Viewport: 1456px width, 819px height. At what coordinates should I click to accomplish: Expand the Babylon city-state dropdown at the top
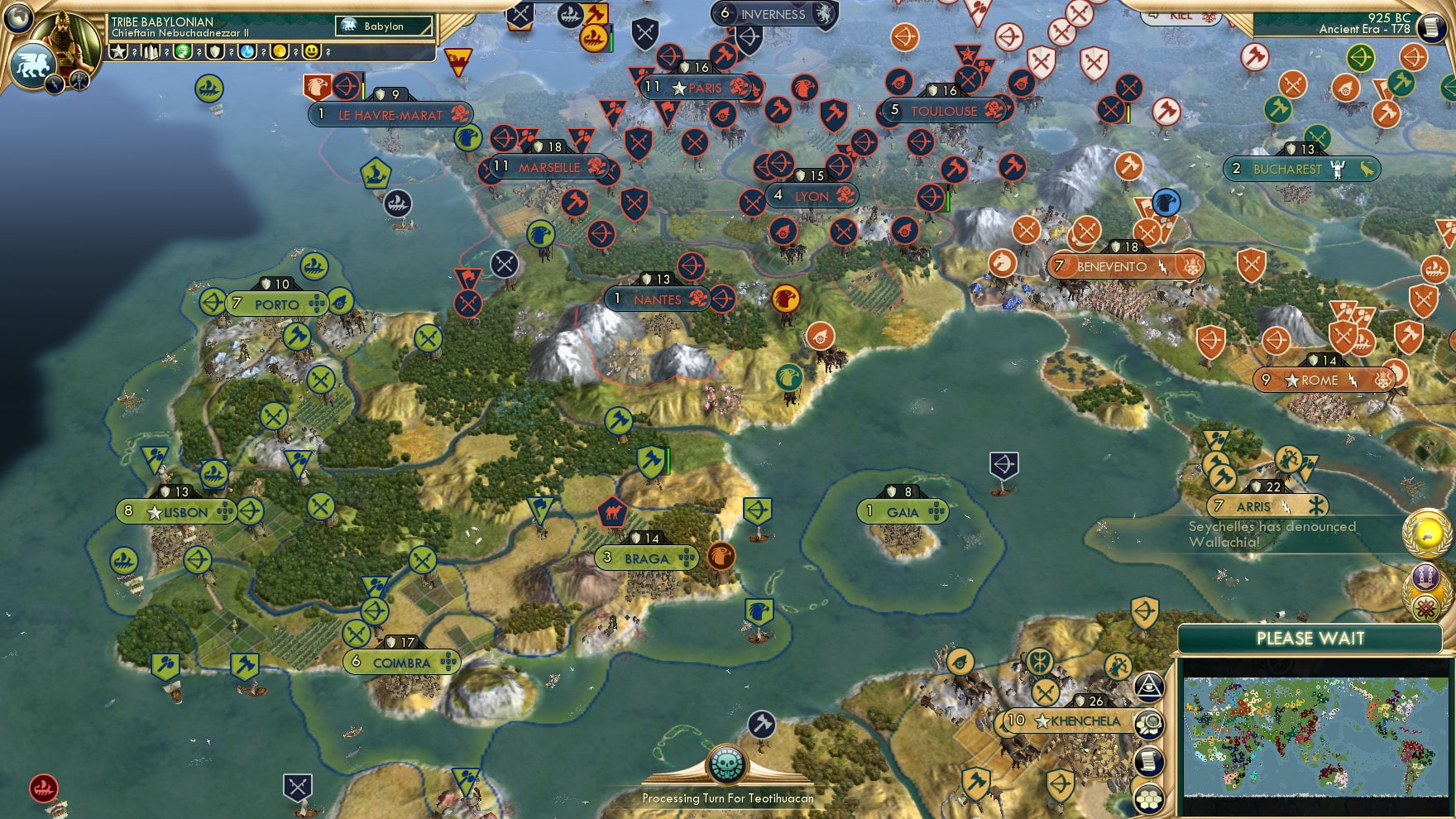pos(382,26)
